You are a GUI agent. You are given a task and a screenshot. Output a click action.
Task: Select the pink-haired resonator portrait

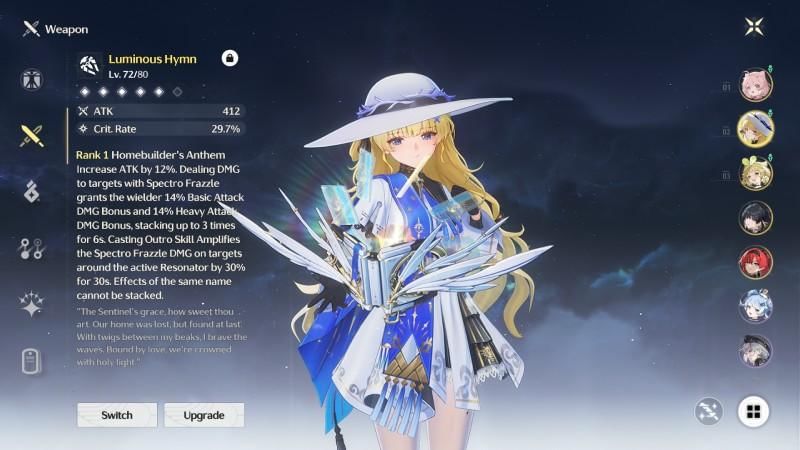pyautogui.click(x=755, y=85)
